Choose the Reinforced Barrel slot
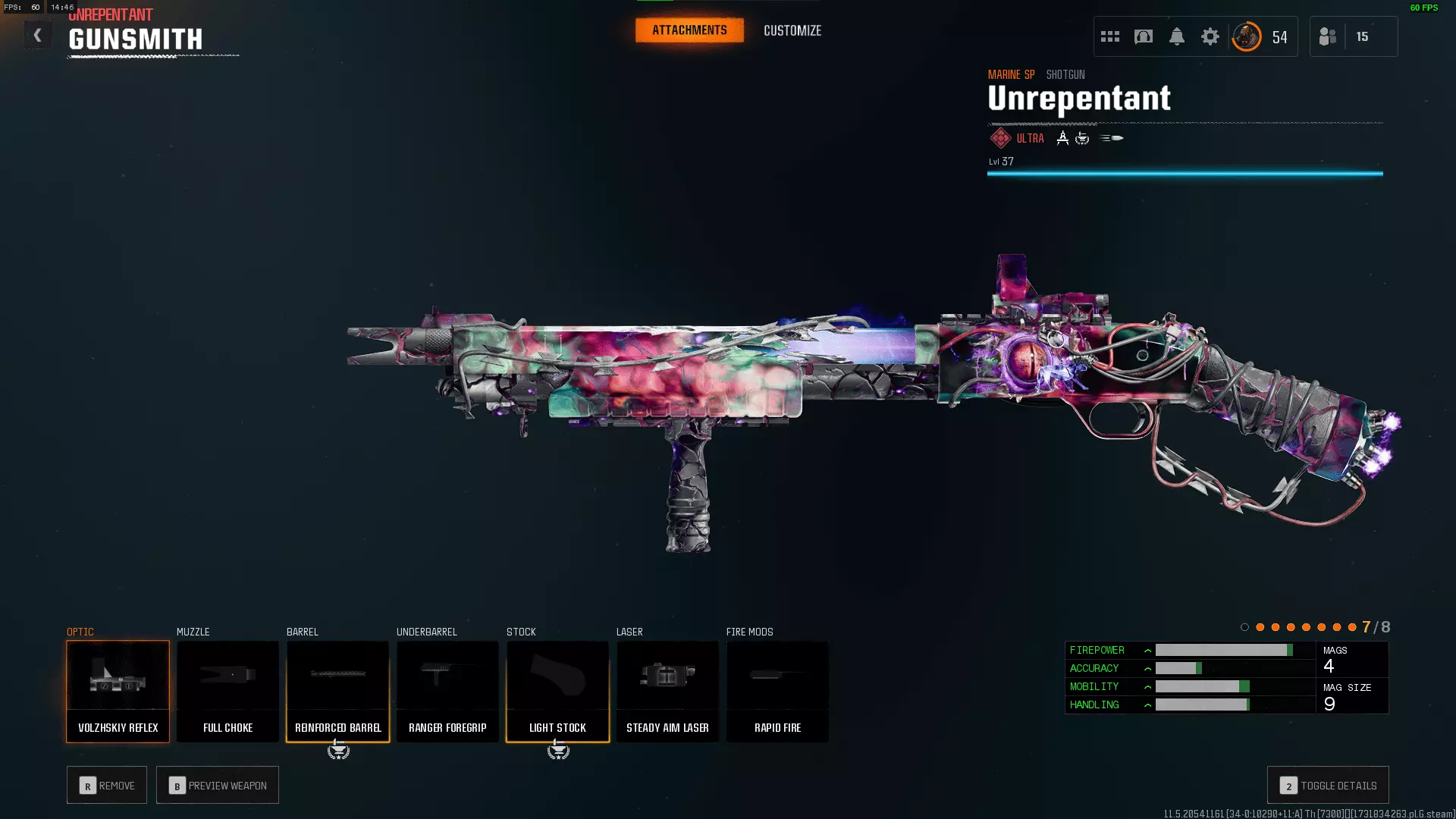The width and height of the screenshot is (1456, 819). pyautogui.click(x=337, y=691)
